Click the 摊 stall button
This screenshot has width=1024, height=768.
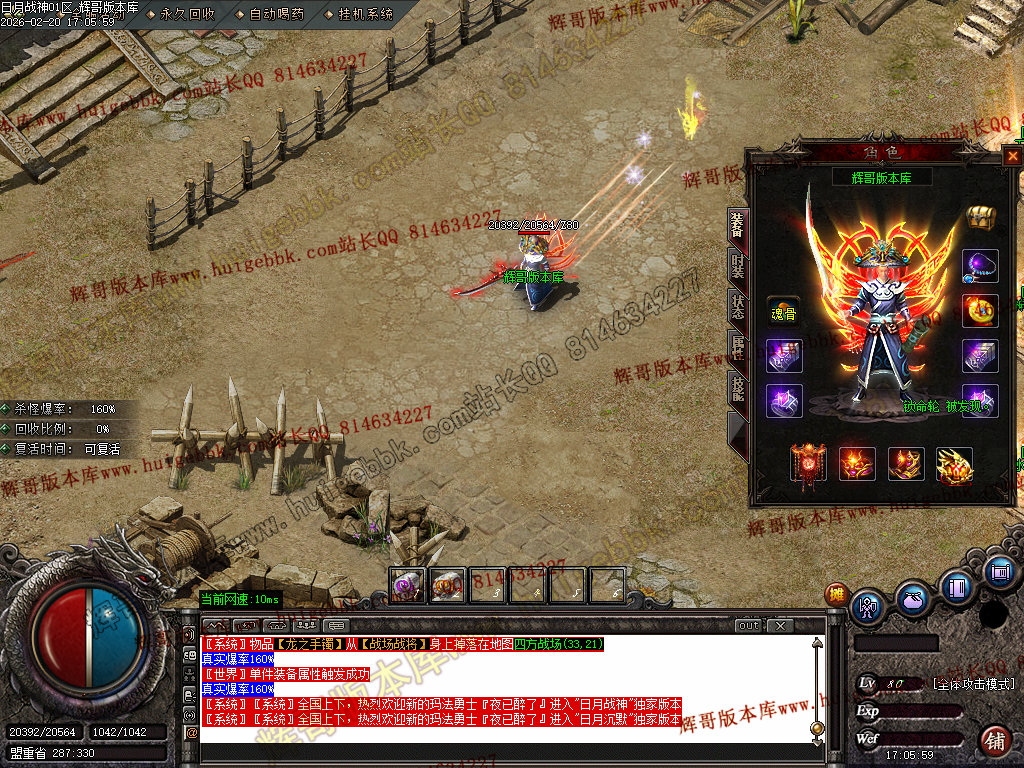836,594
